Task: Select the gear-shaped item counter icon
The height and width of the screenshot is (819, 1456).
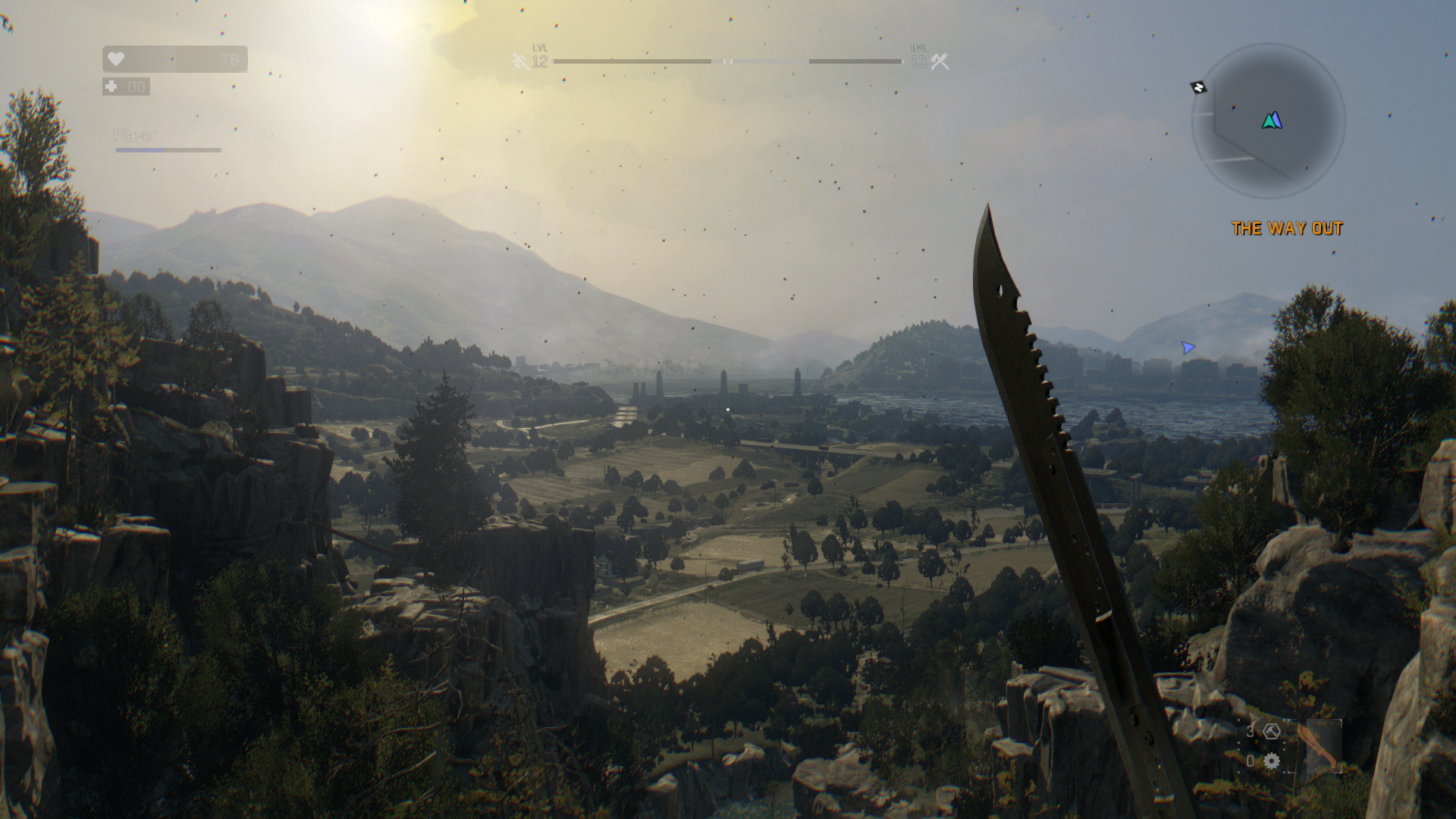Action: 1272,761
